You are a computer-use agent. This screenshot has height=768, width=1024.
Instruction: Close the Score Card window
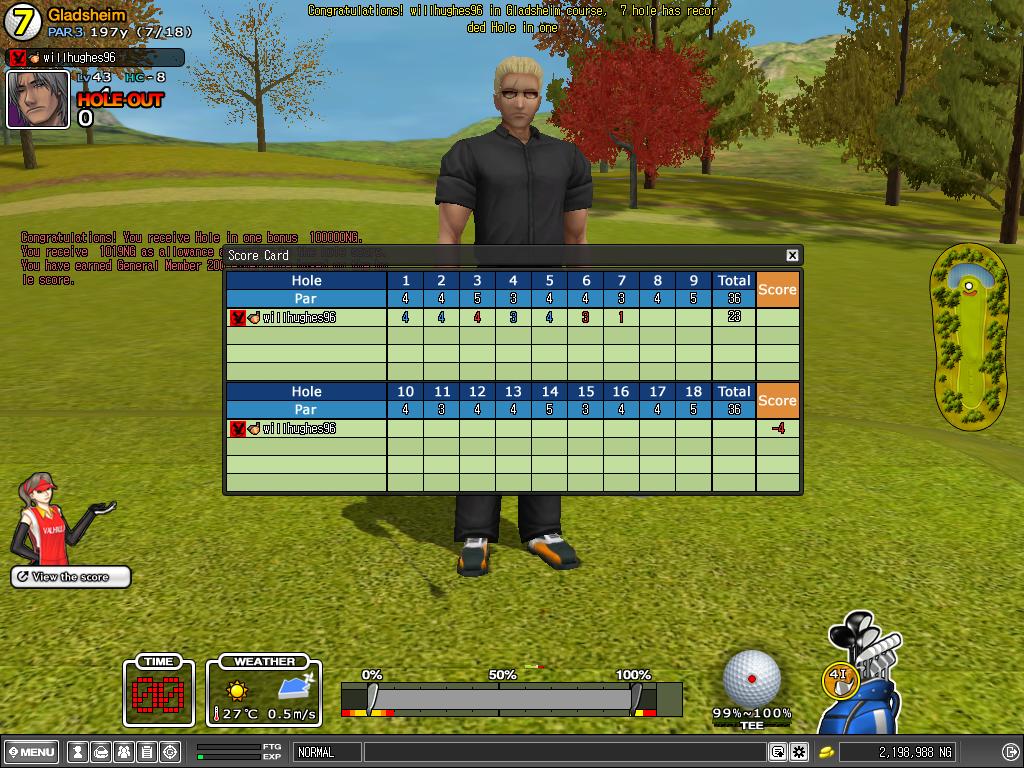point(792,255)
